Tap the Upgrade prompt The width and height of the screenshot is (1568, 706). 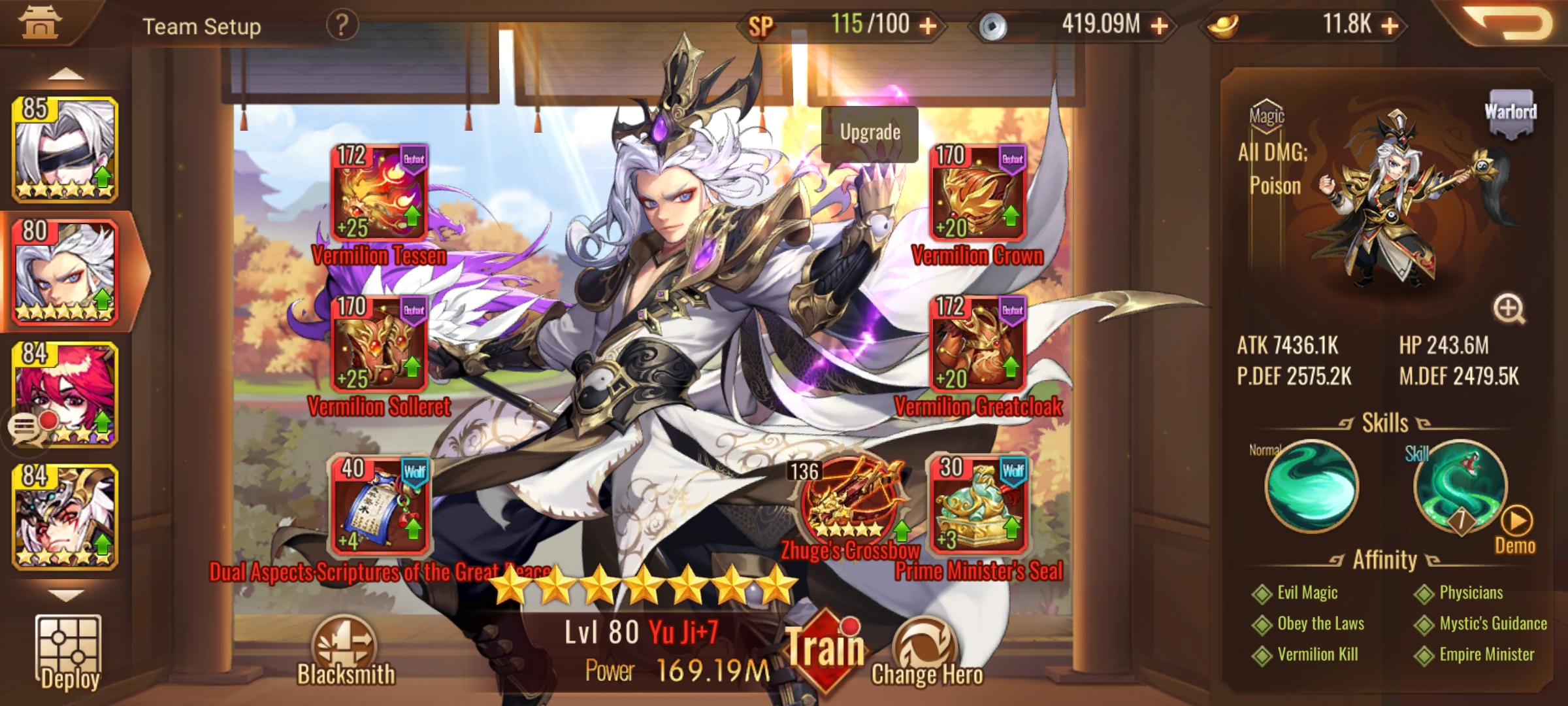869,133
